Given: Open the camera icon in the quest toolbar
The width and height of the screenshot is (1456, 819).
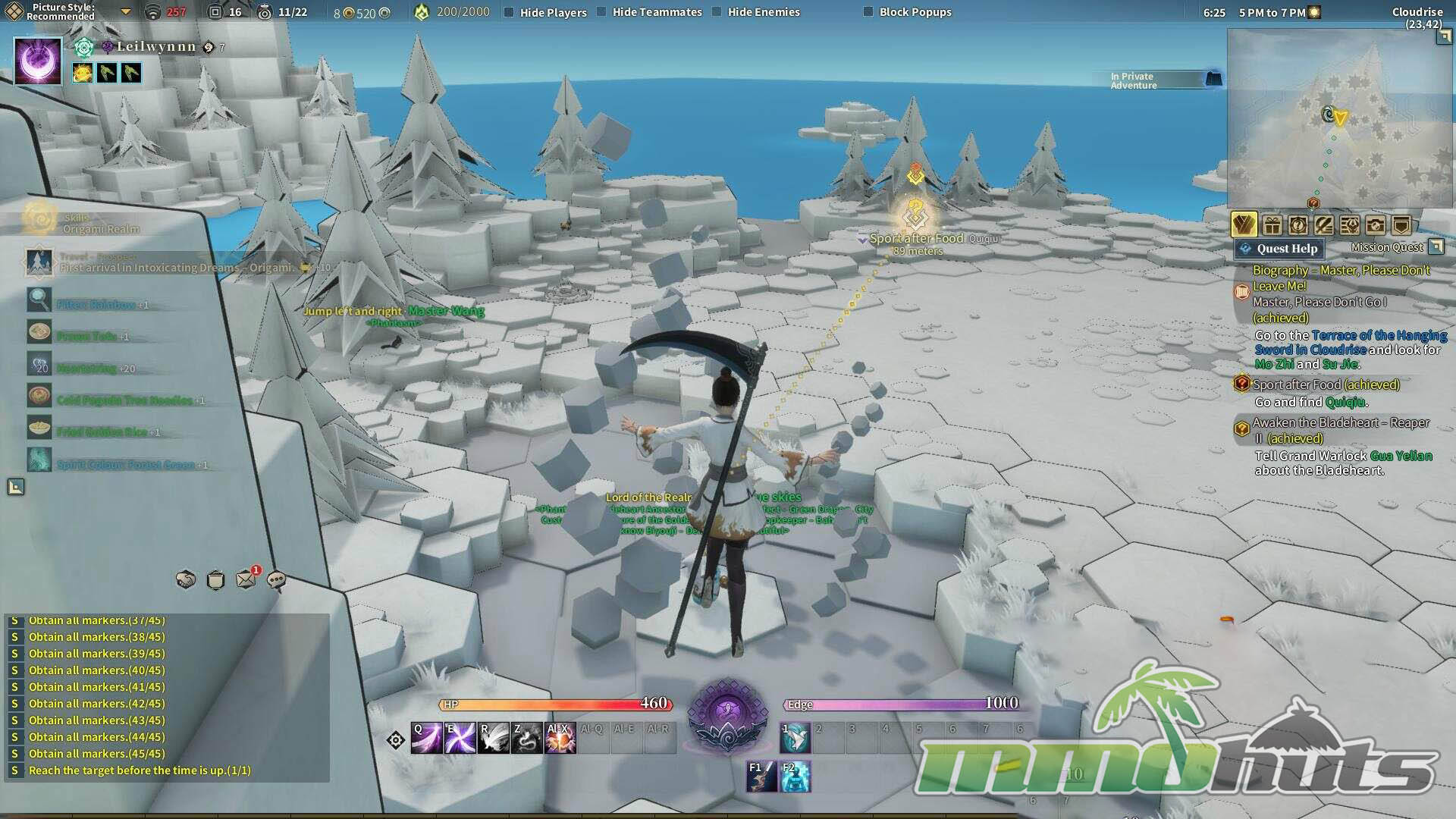Looking at the screenshot, I should (1375, 225).
